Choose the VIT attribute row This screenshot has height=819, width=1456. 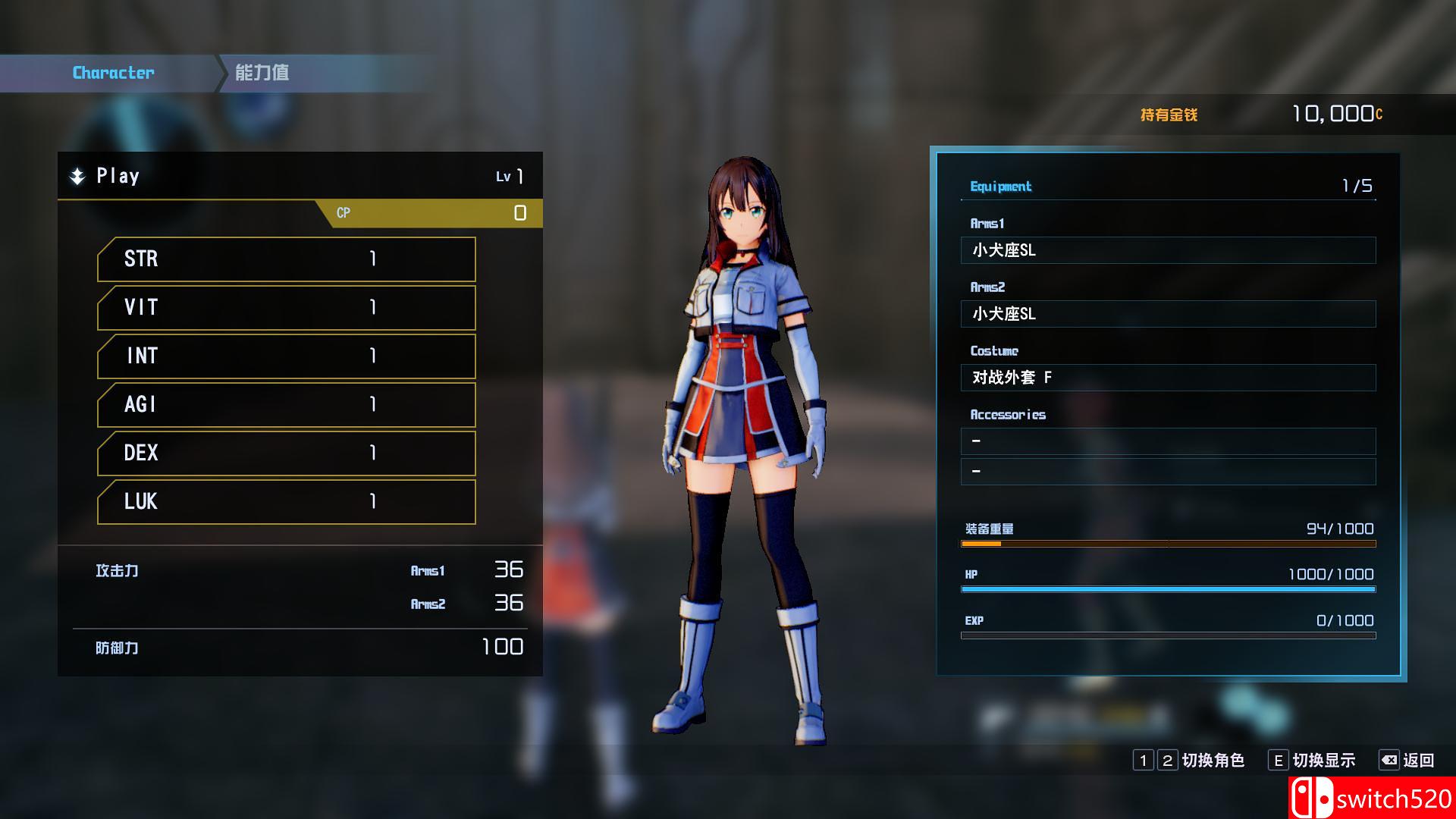287,308
